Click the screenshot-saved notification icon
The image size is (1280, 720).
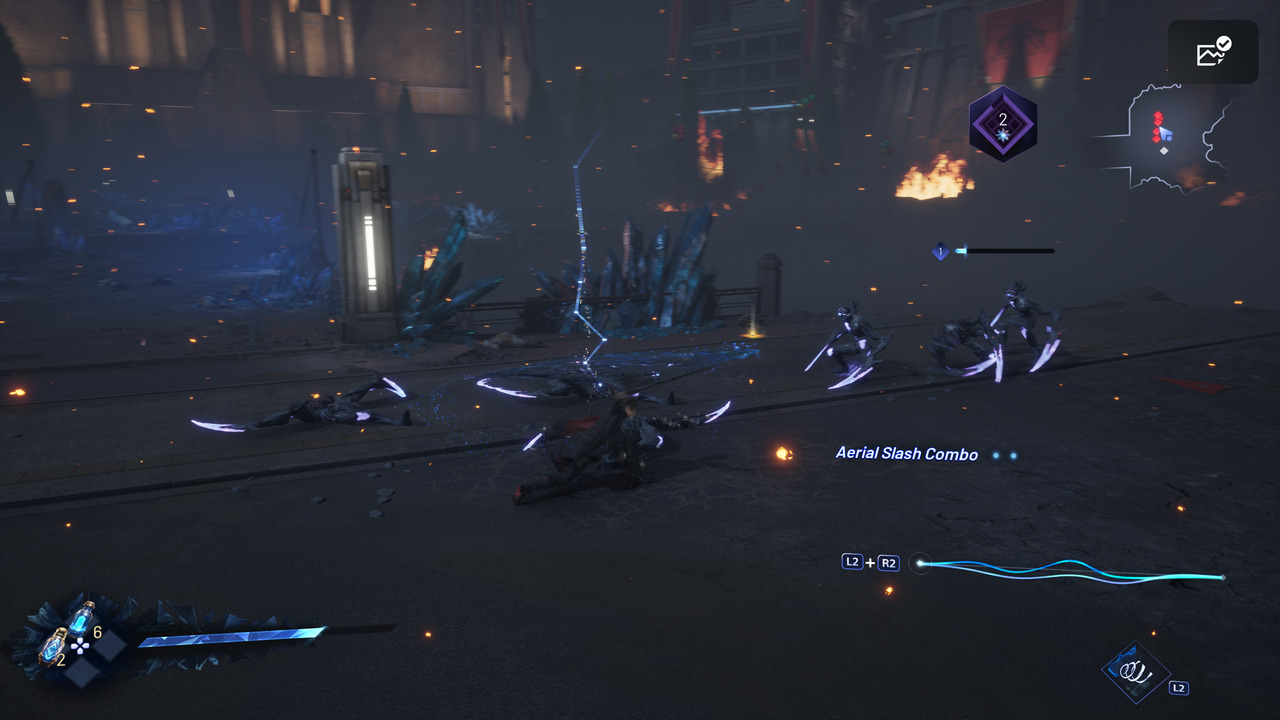(x=1212, y=52)
